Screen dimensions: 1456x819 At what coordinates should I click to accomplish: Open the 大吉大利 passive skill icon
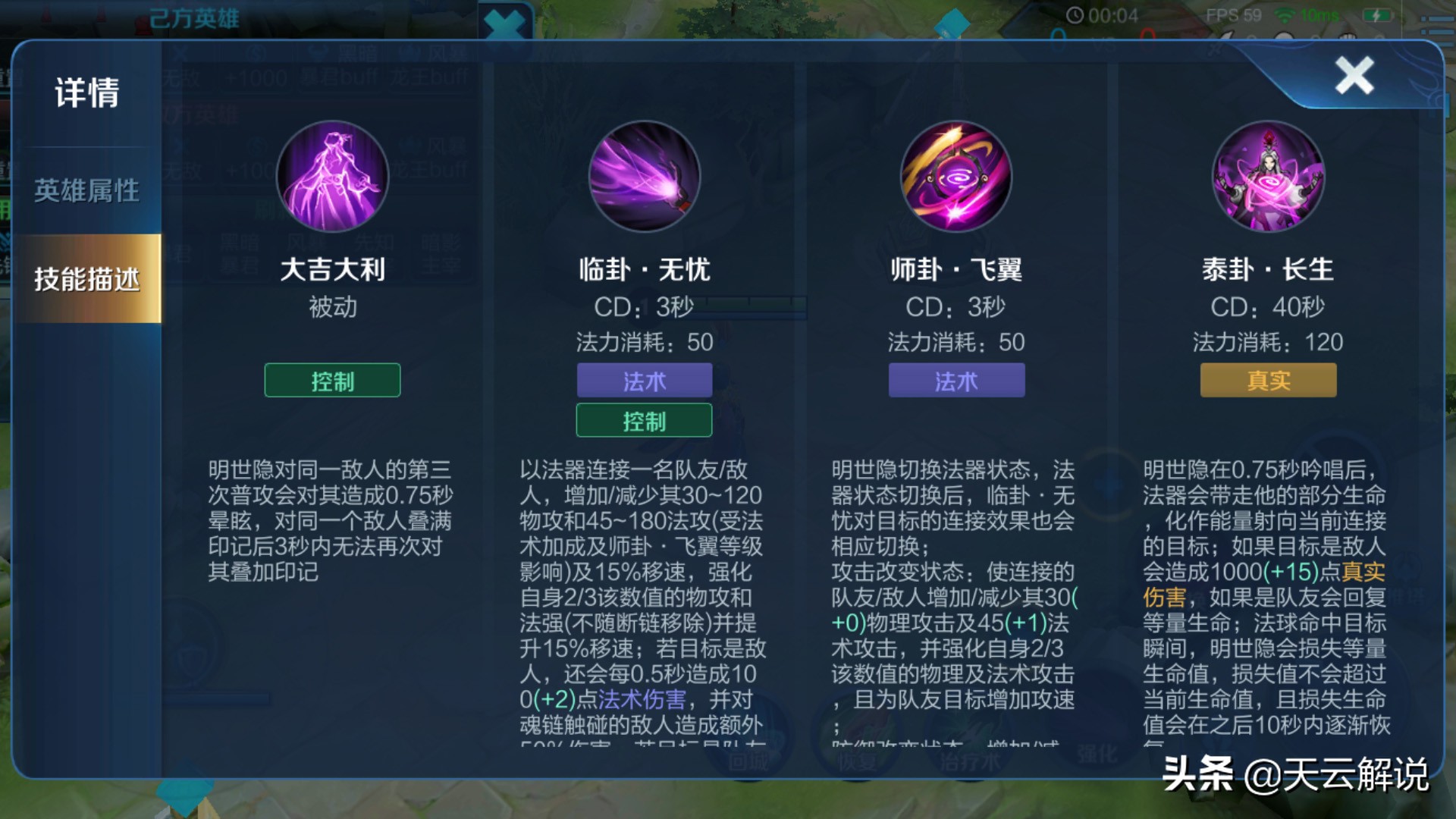click(x=331, y=176)
